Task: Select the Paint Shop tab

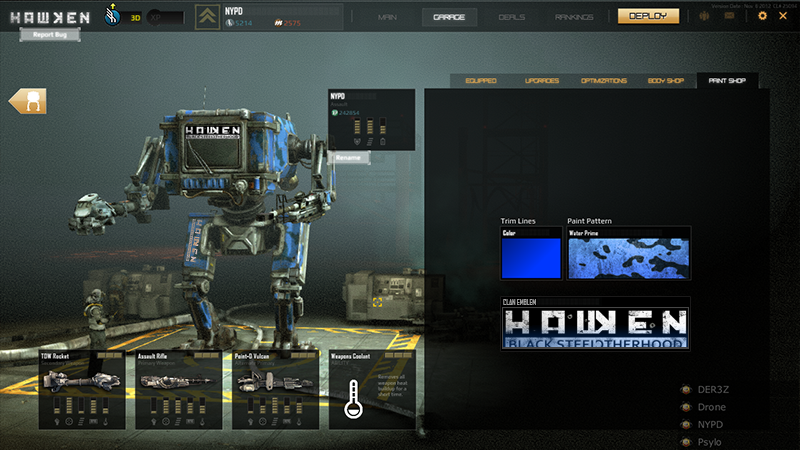Action: [x=727, y=80]
